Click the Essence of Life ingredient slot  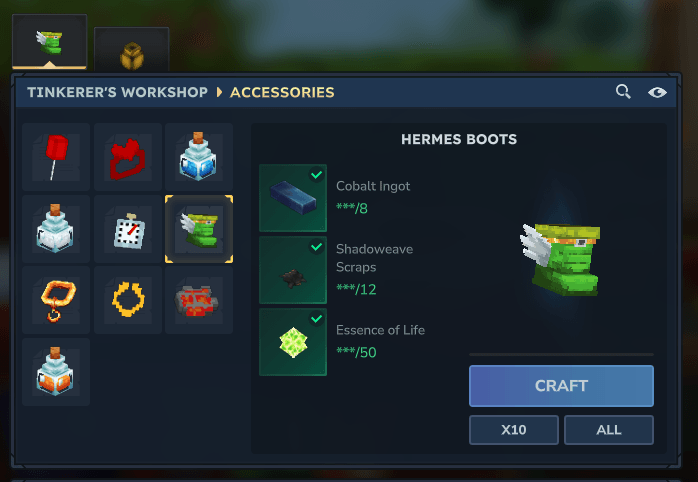pos(293,342)
